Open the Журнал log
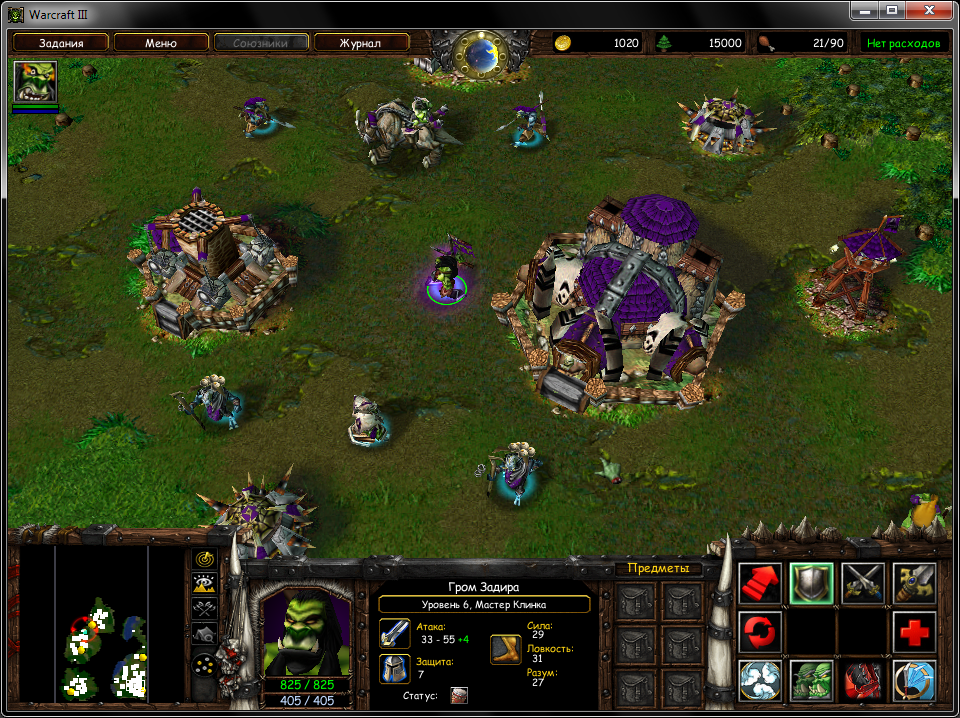The height and width of the screenshot is (718, 960). [361, 43]
